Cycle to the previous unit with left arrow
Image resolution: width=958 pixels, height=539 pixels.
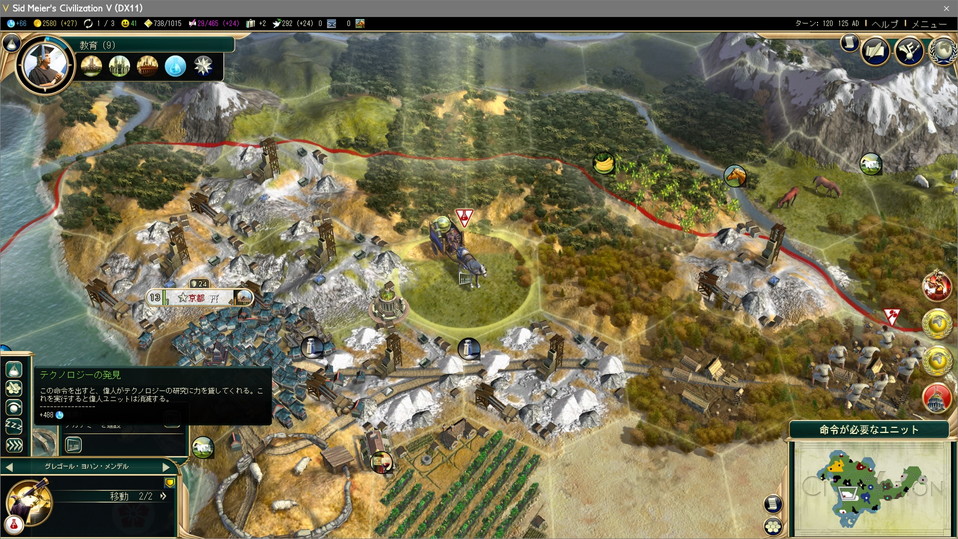pyautogui.click(x=9, y=467)
